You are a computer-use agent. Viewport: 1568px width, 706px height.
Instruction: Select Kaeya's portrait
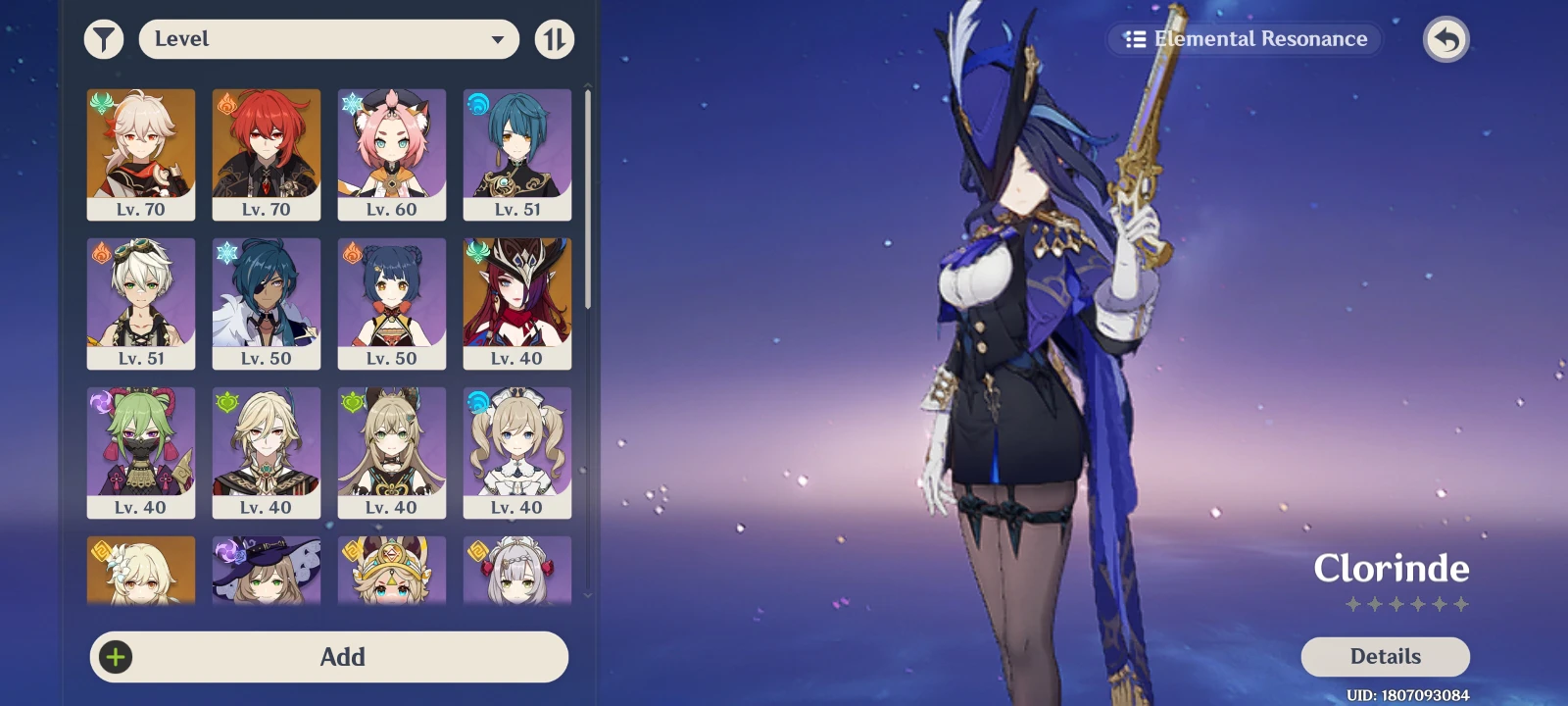[x=266, y=302]
